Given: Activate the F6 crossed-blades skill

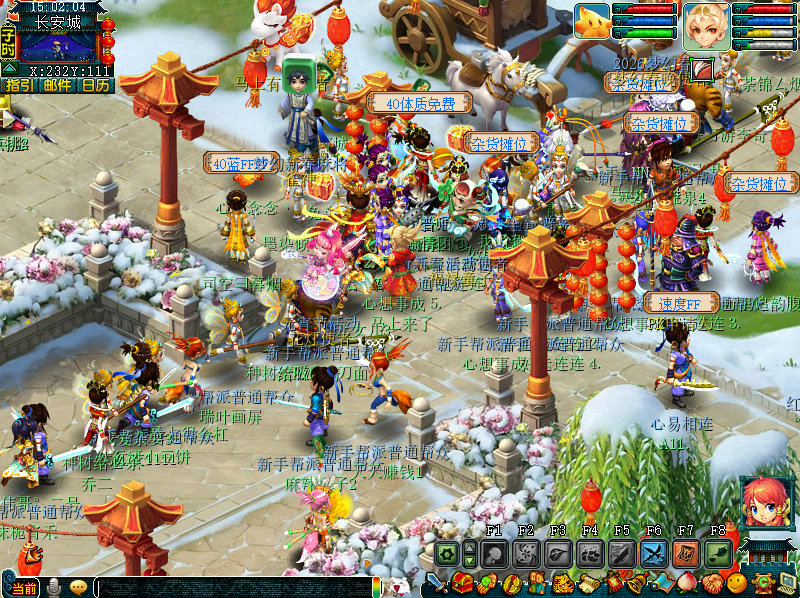Looking at the screenshot, I should click(x=654, y=553).
